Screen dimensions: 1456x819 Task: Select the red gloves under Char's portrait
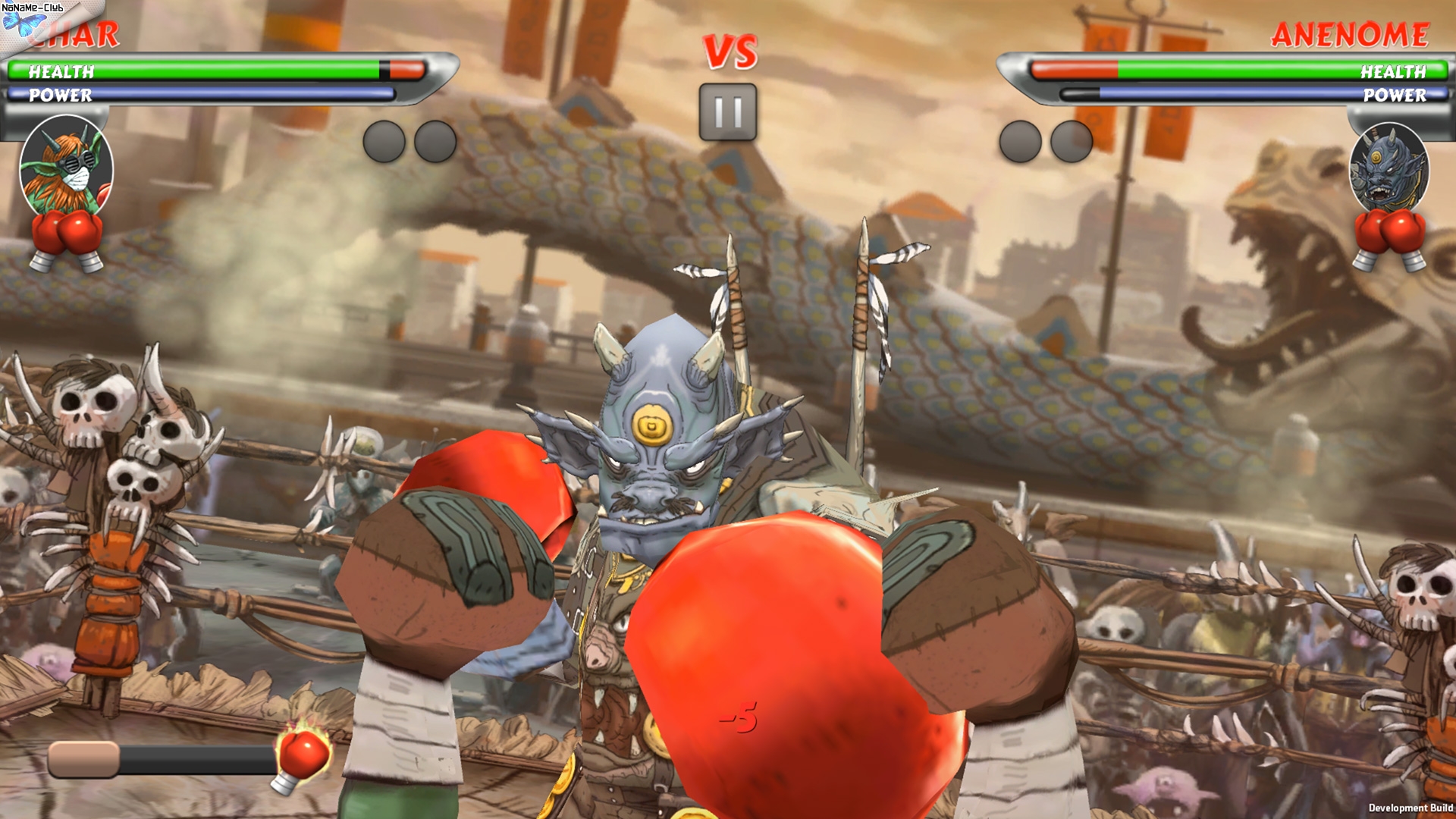[67, 240]
